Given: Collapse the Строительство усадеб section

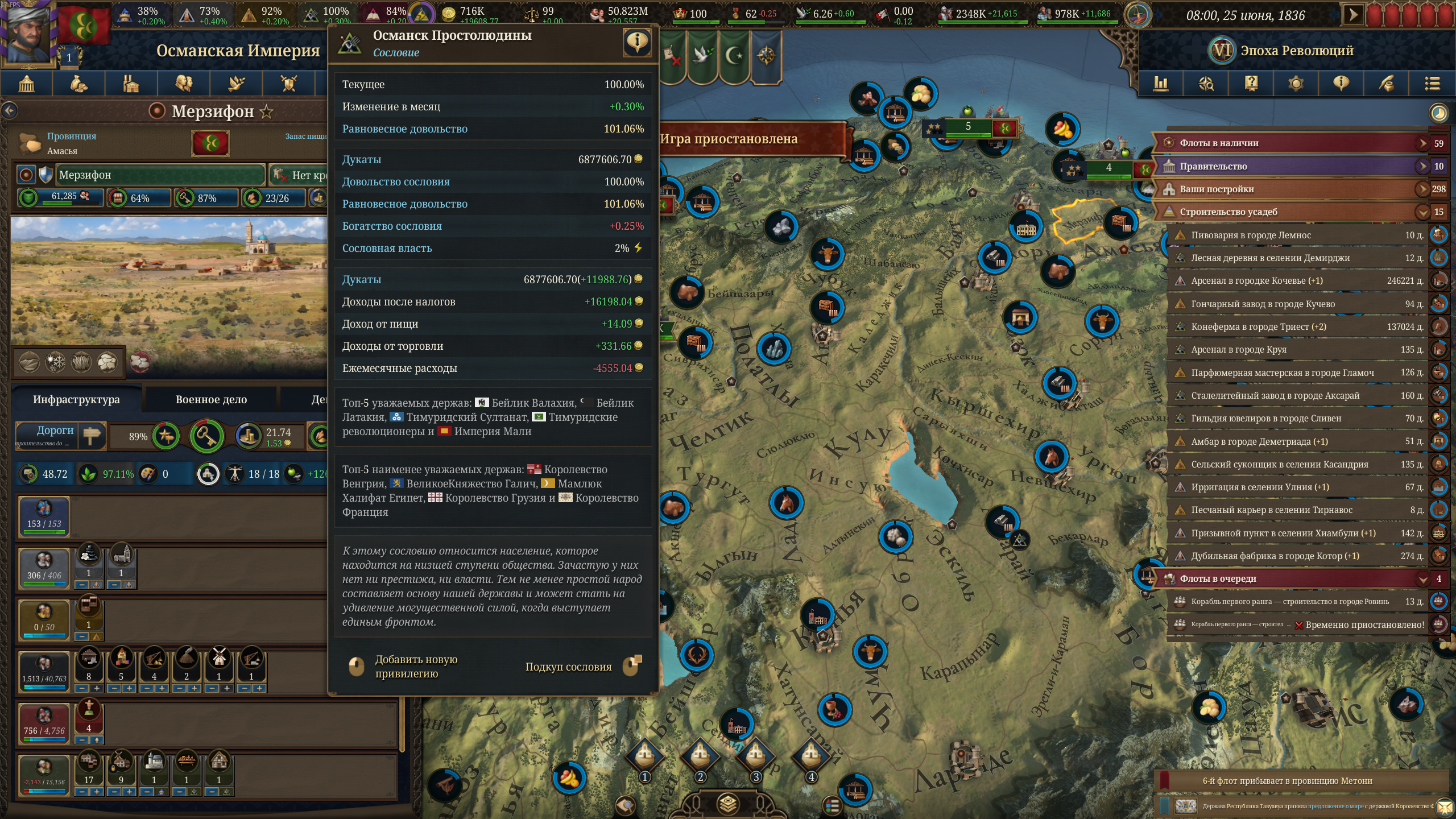Looking at the screenshot, I should (x=1422, y=212).
